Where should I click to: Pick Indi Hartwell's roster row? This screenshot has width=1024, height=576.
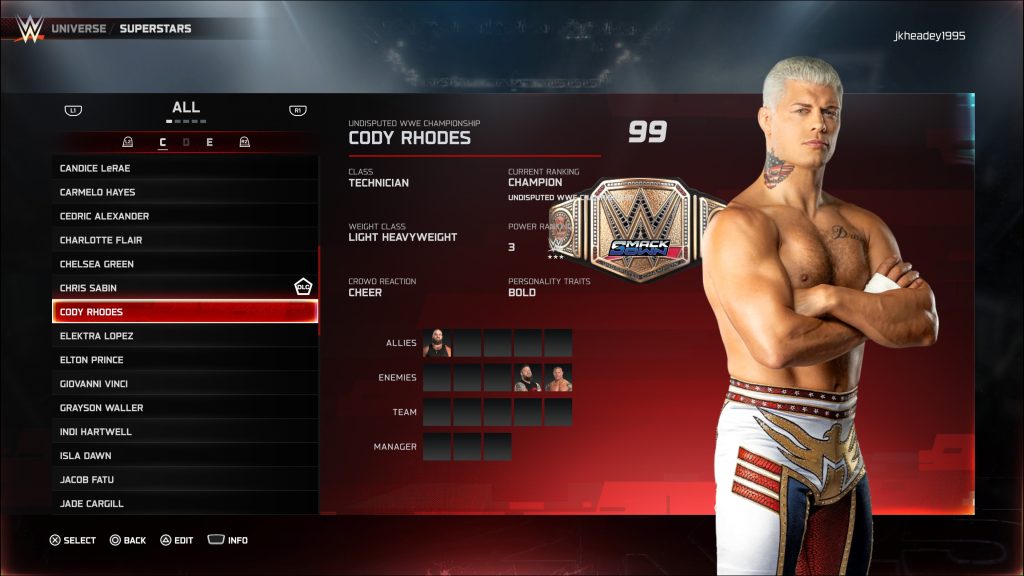tap(185, 432)
